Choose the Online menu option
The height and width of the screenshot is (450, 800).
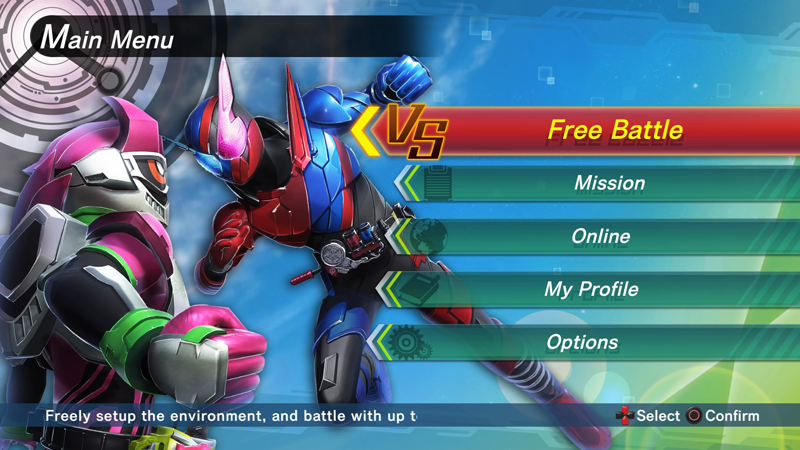[601, 236]
